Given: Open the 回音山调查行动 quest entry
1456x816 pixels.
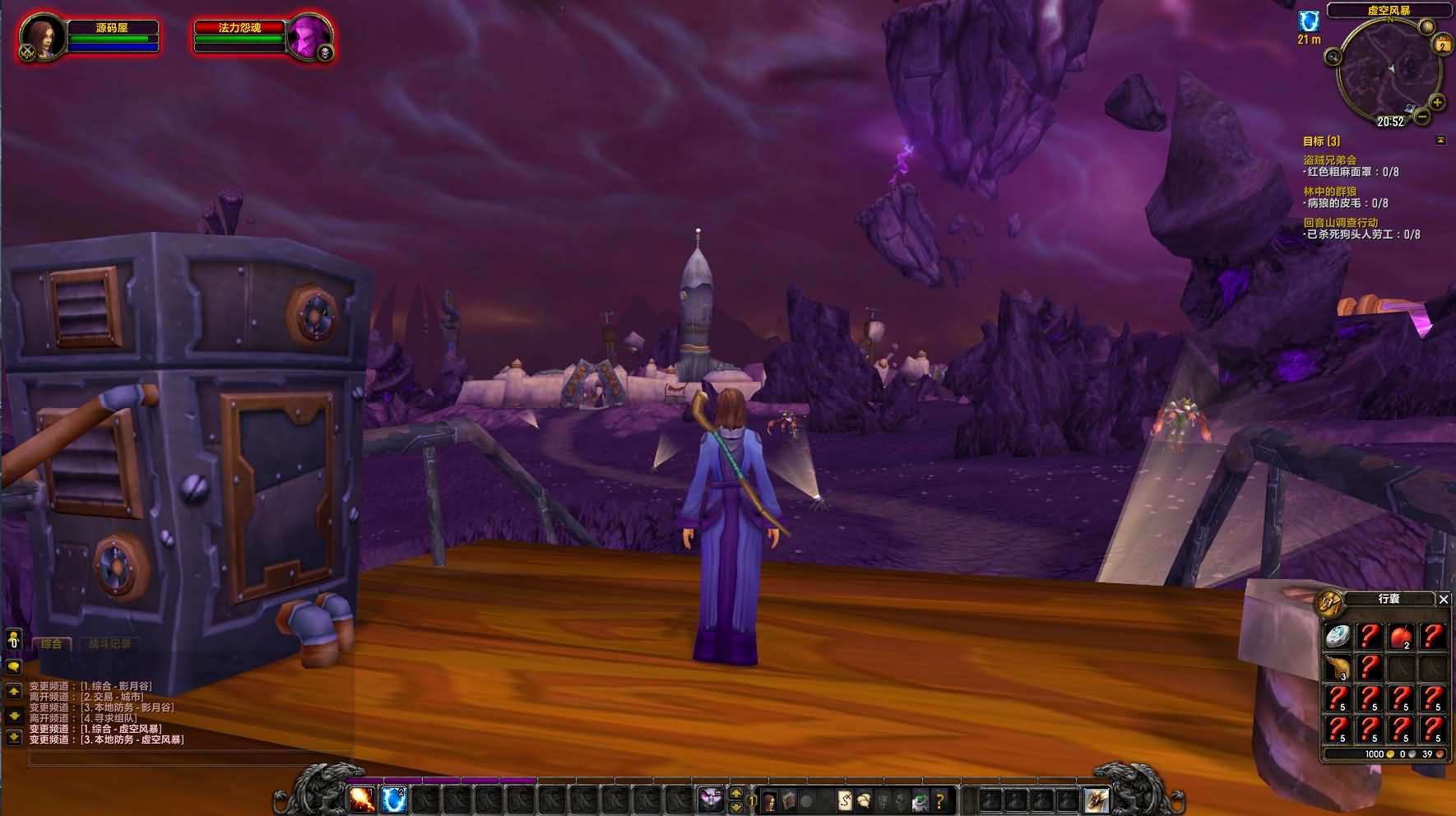Looking at the screenshot, I should (1340, 223).
